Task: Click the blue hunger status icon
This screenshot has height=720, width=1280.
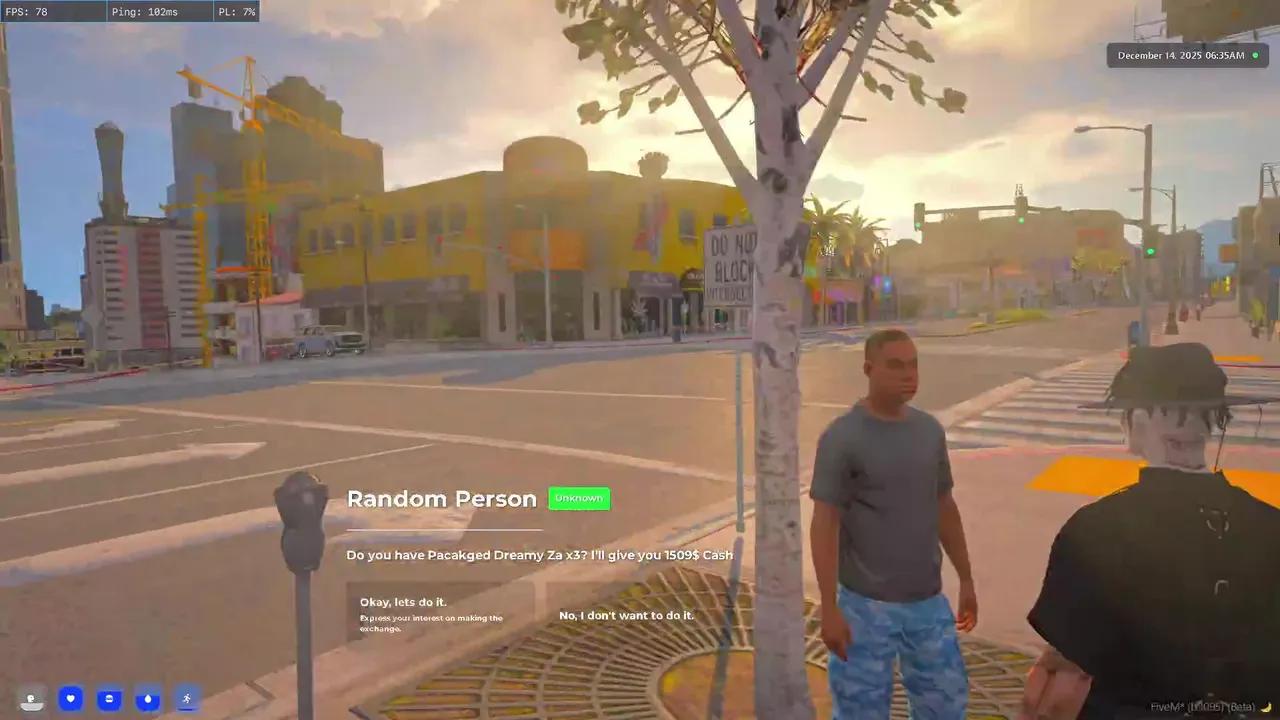Action: click(x=109, y=699)
